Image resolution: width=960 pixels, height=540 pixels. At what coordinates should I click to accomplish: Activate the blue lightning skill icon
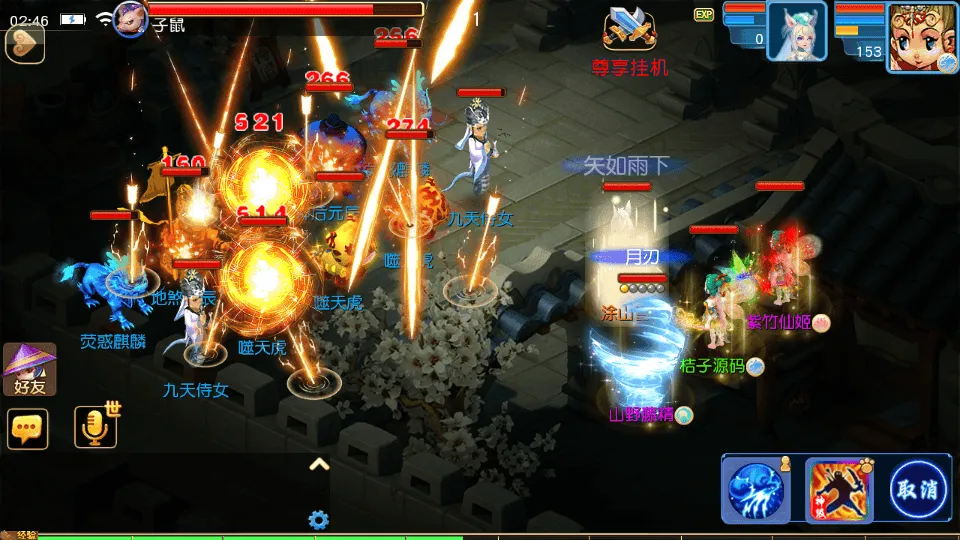click(755, 489)
